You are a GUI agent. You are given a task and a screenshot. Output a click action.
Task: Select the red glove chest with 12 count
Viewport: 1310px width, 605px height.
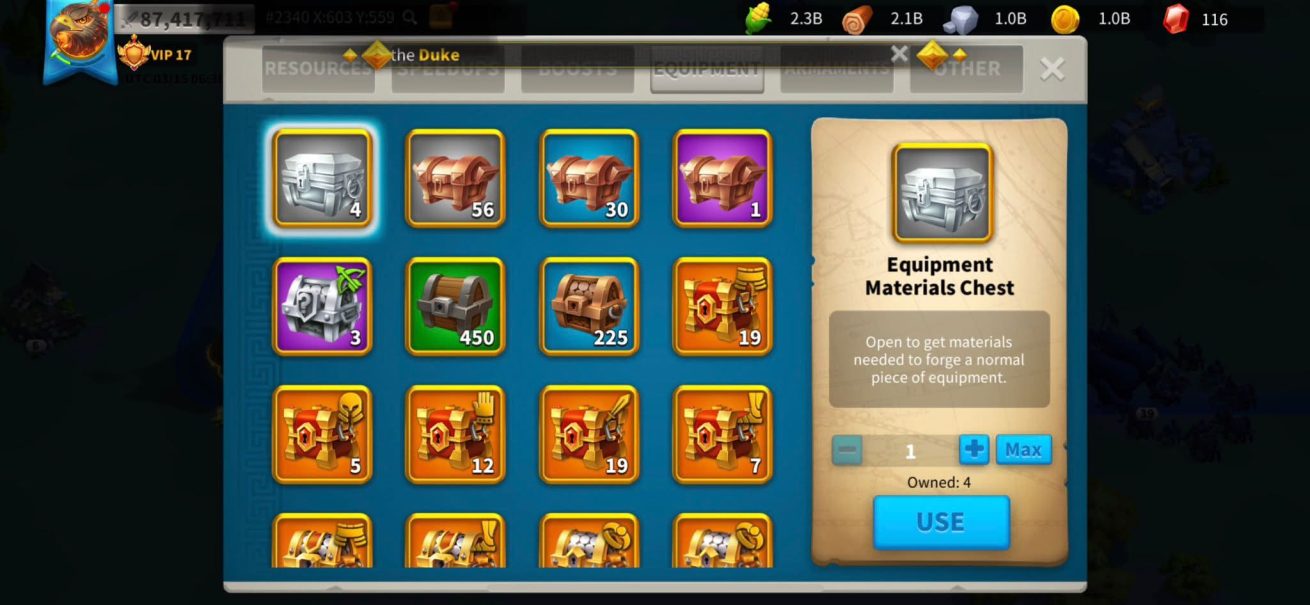click(455, 434)
